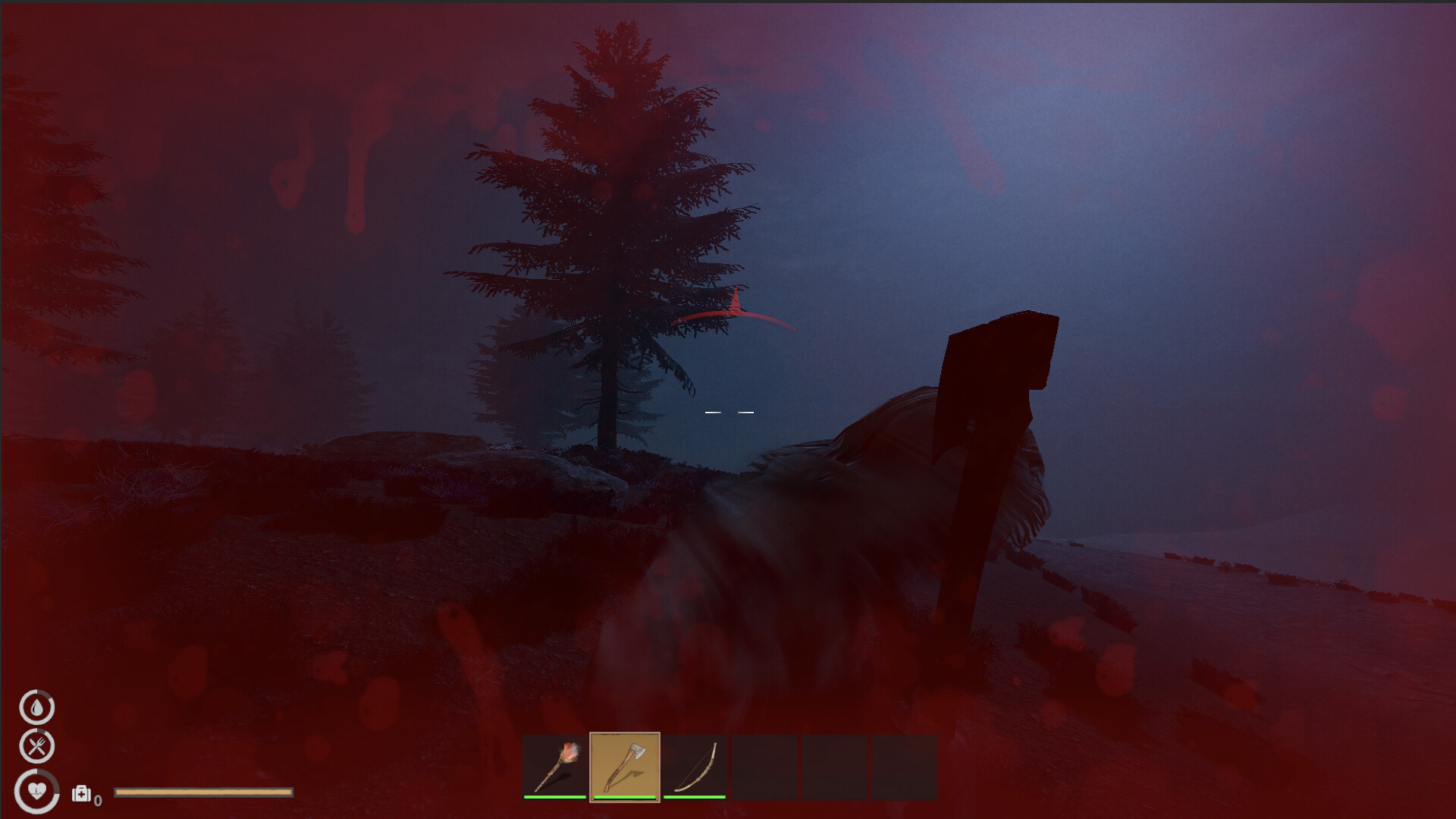This screenshot has width=1456, height=819.
Task: Click the orange stamina bar
Action: coord(203,792)
